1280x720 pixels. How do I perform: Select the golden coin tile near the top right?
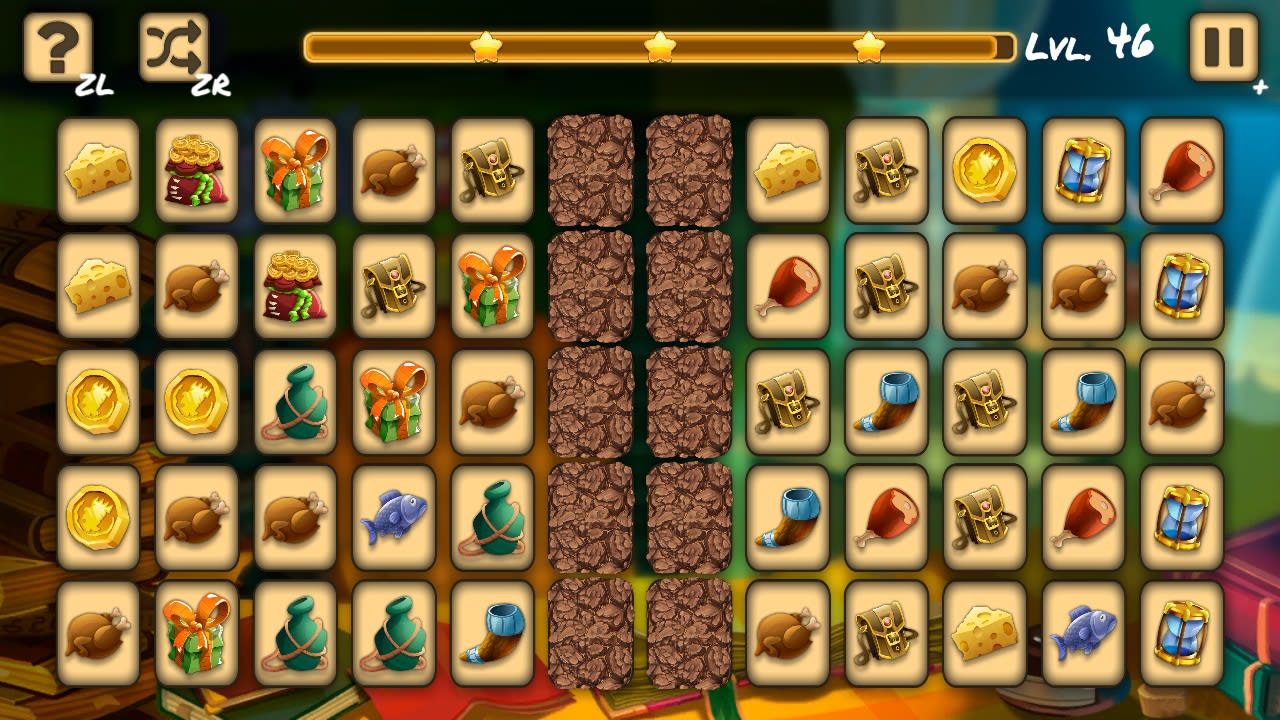pos(985,169)
